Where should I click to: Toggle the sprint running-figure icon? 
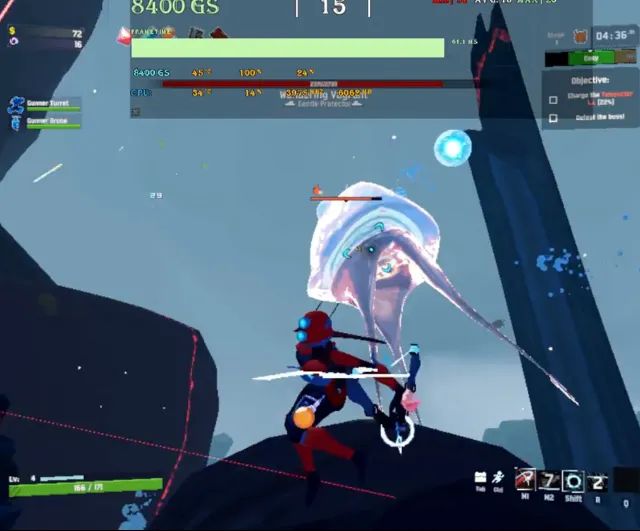click(x=498, y=477)
